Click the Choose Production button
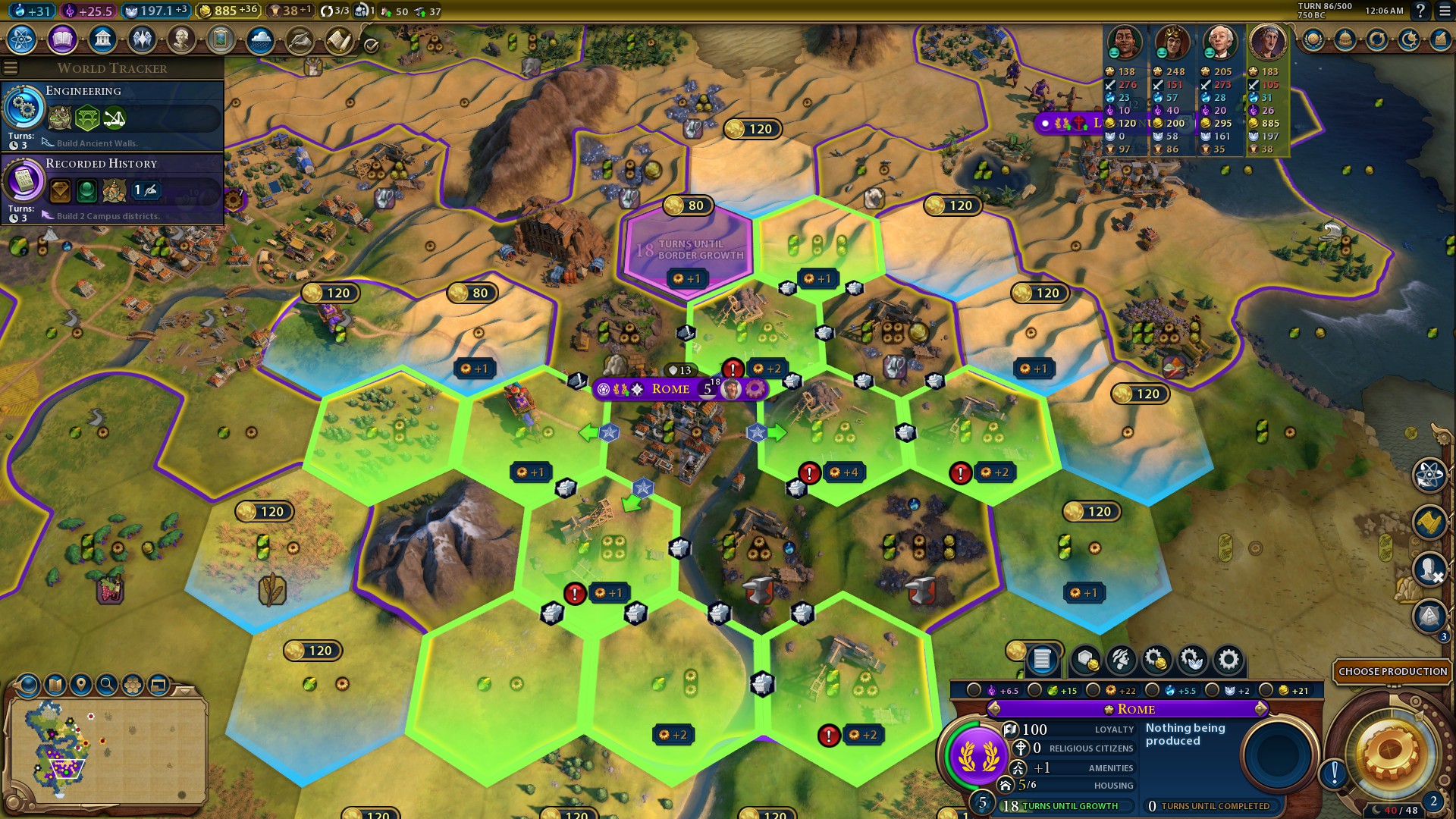 (x=1392, y=671)
